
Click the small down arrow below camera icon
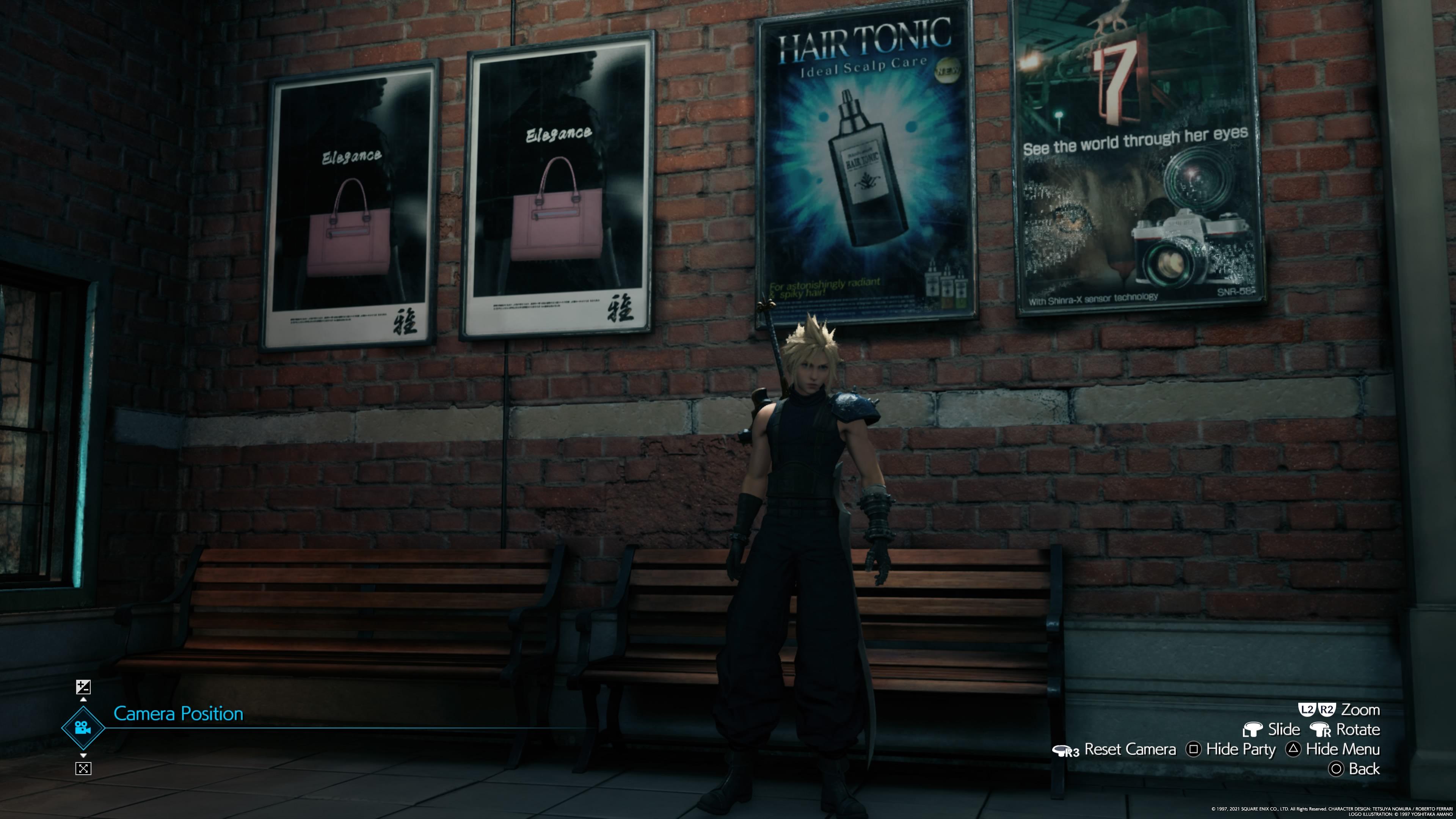(83, 755)
